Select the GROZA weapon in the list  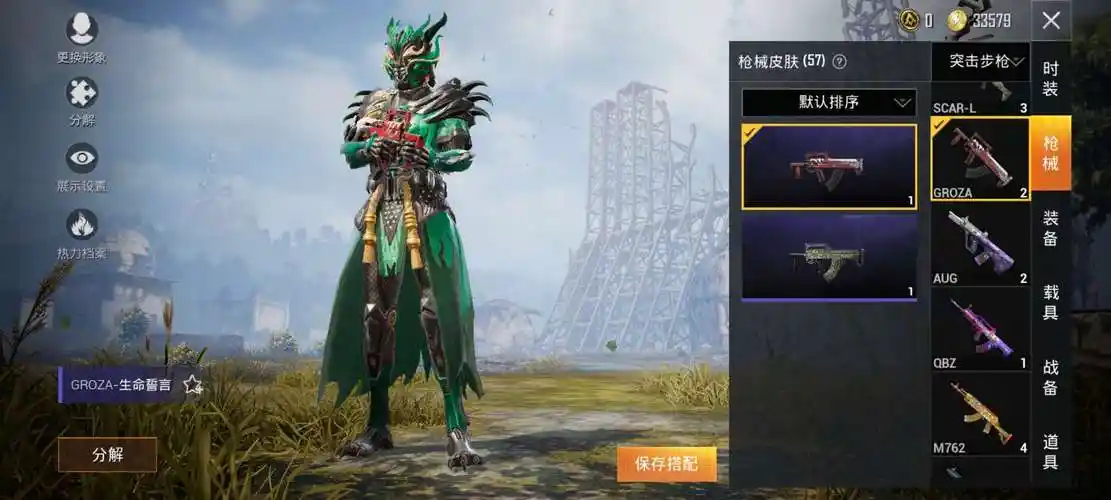980,159
